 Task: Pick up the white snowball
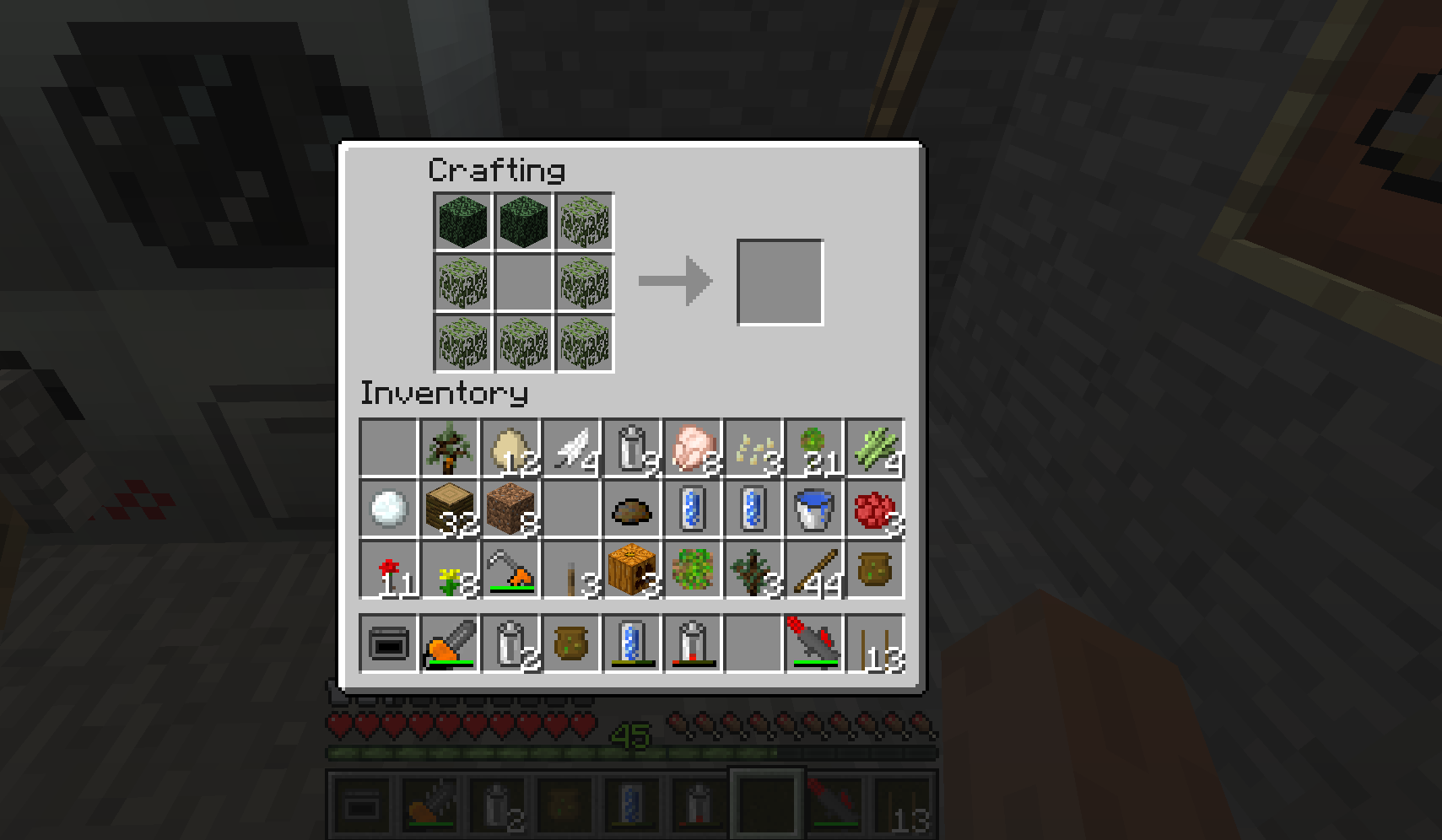[x=390, y=509]
